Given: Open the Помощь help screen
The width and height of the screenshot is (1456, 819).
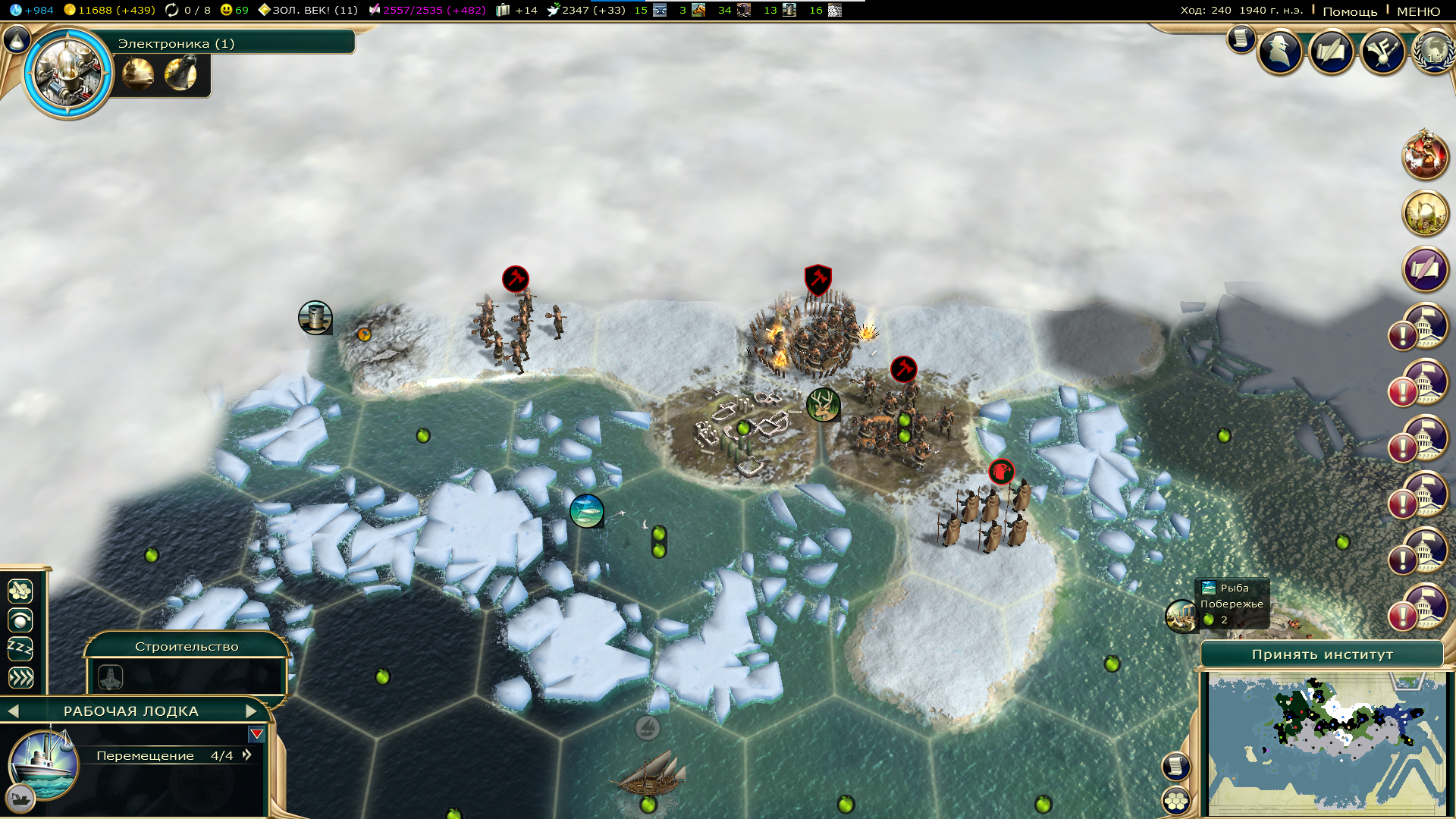Looking at the screenshot, I should pos(1350,11).
